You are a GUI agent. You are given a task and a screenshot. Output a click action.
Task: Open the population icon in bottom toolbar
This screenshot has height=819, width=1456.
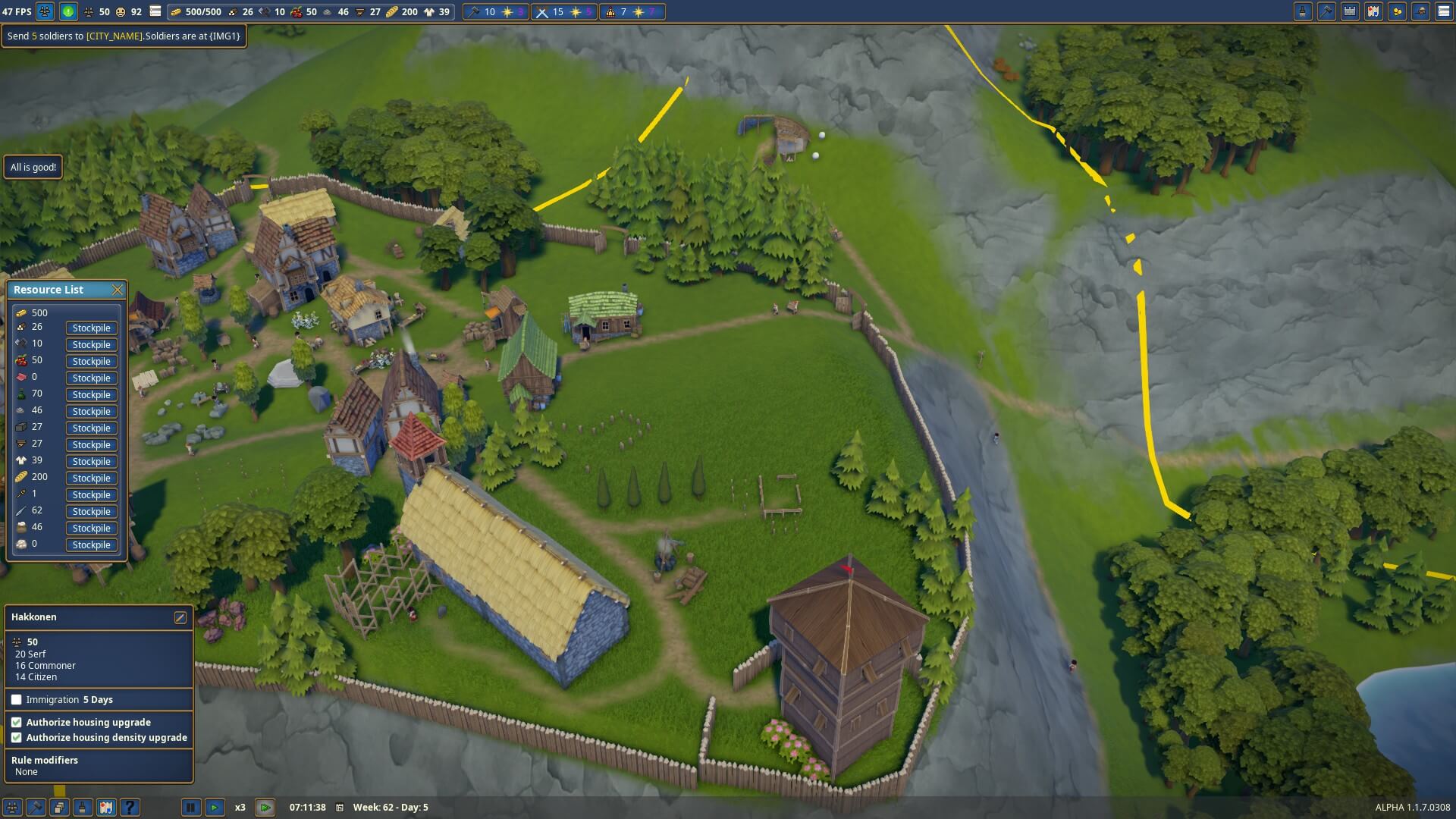click(x=12, y=808)
